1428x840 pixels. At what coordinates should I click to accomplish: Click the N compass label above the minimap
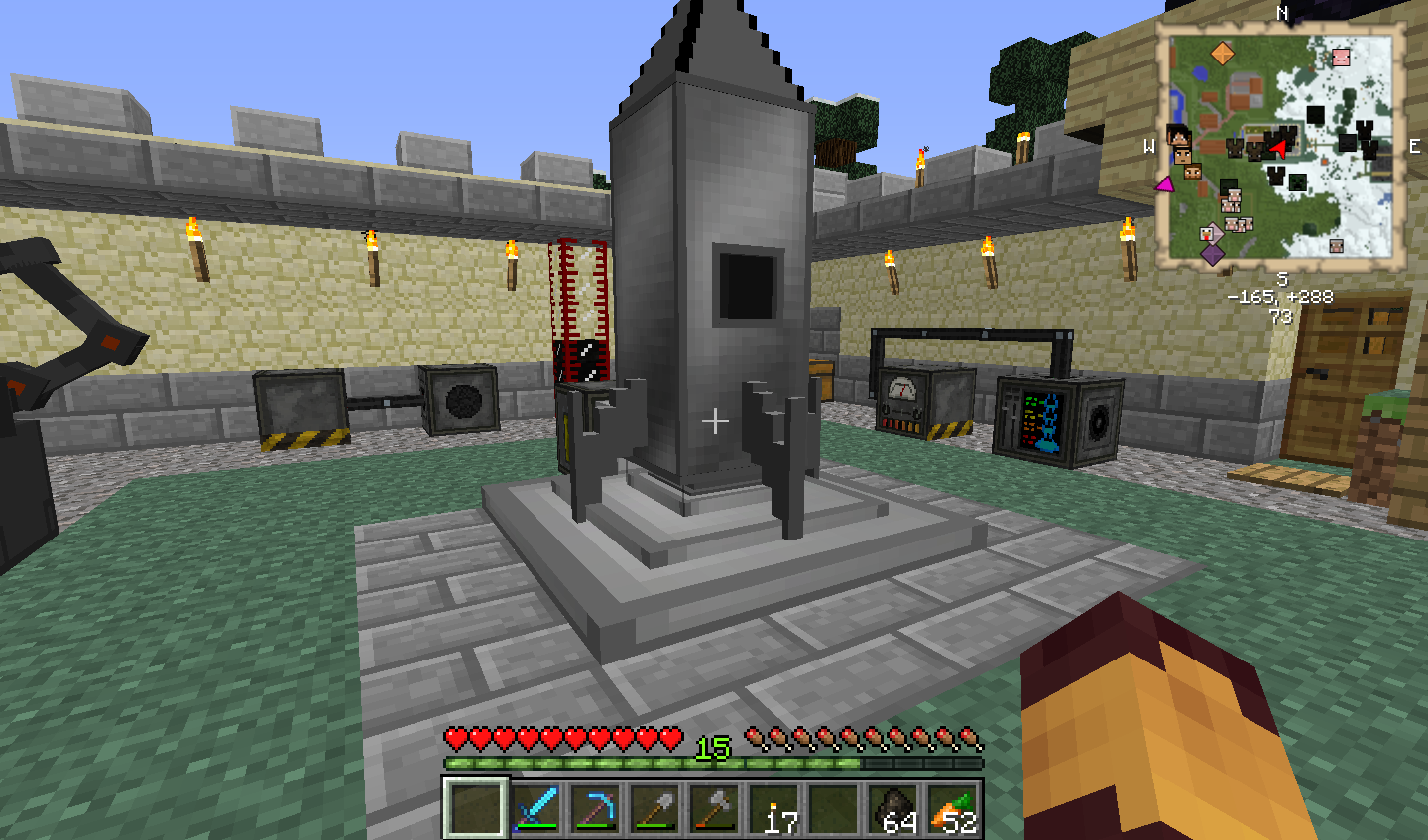click(x=1281, y=14)
